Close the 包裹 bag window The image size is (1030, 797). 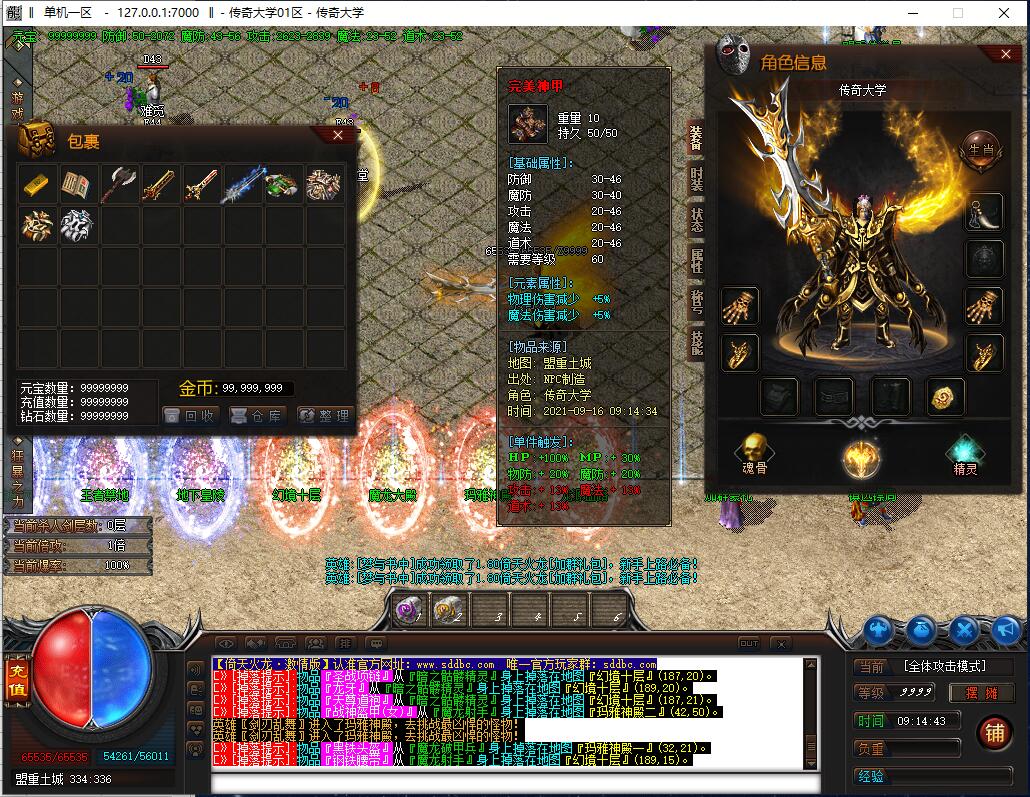coord(338,135)
